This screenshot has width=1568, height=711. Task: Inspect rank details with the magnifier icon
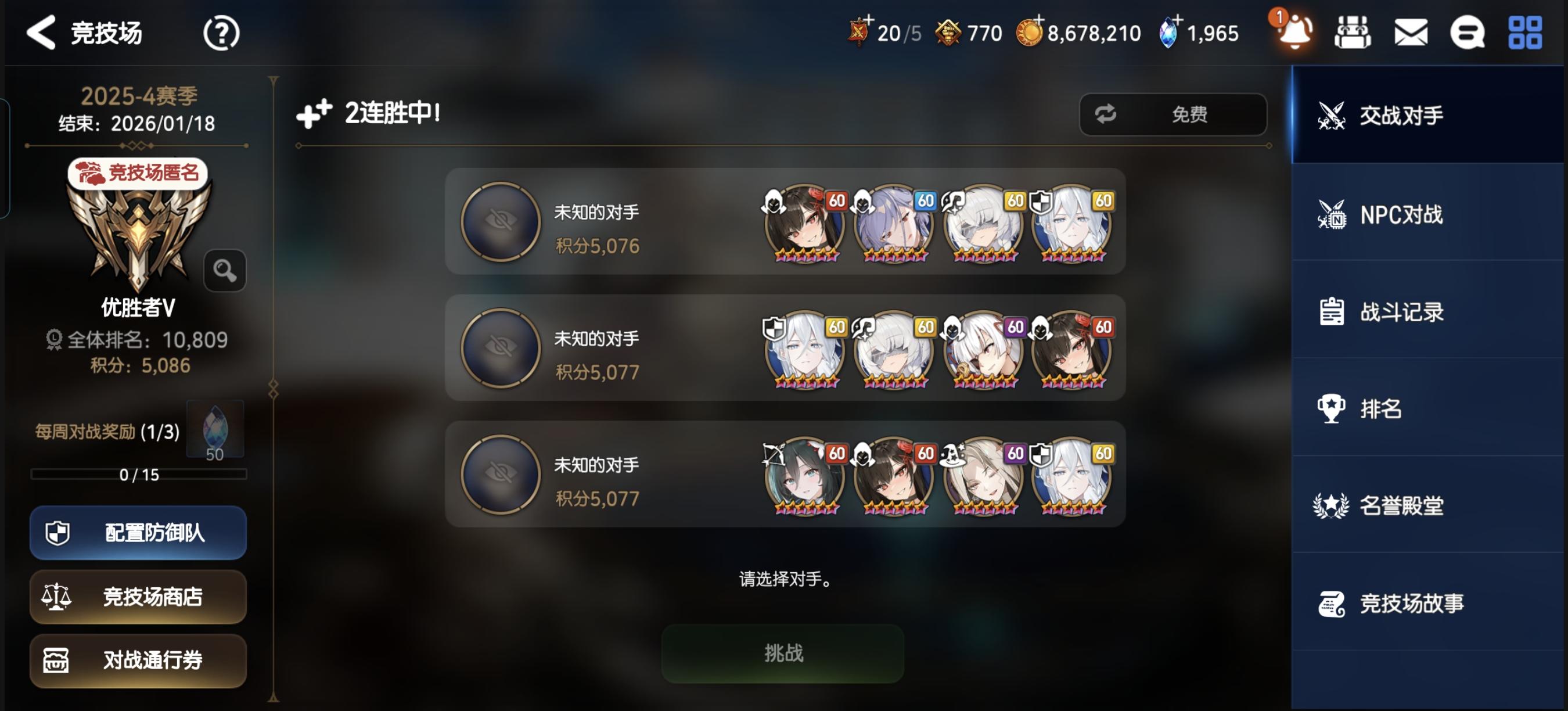225,270
